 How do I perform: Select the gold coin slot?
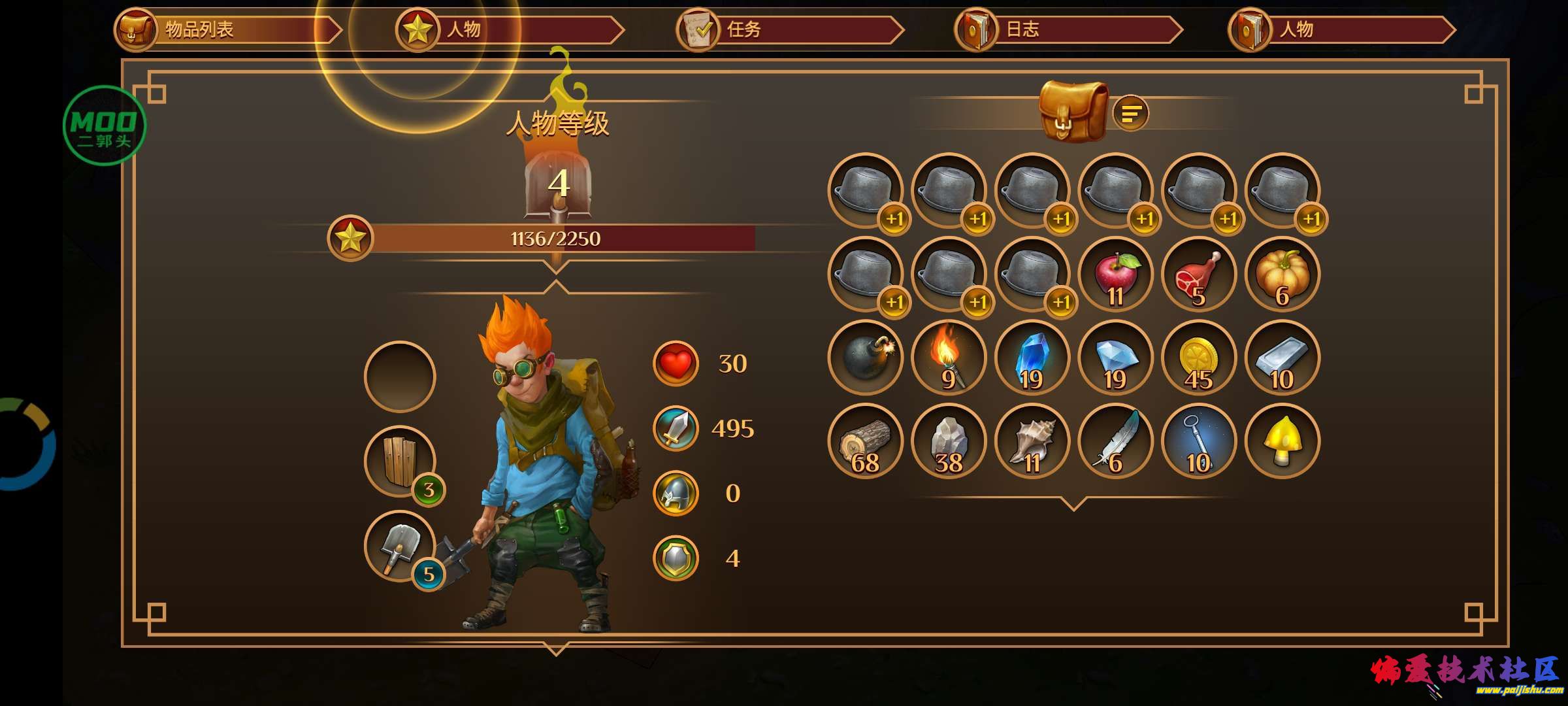1199,358
